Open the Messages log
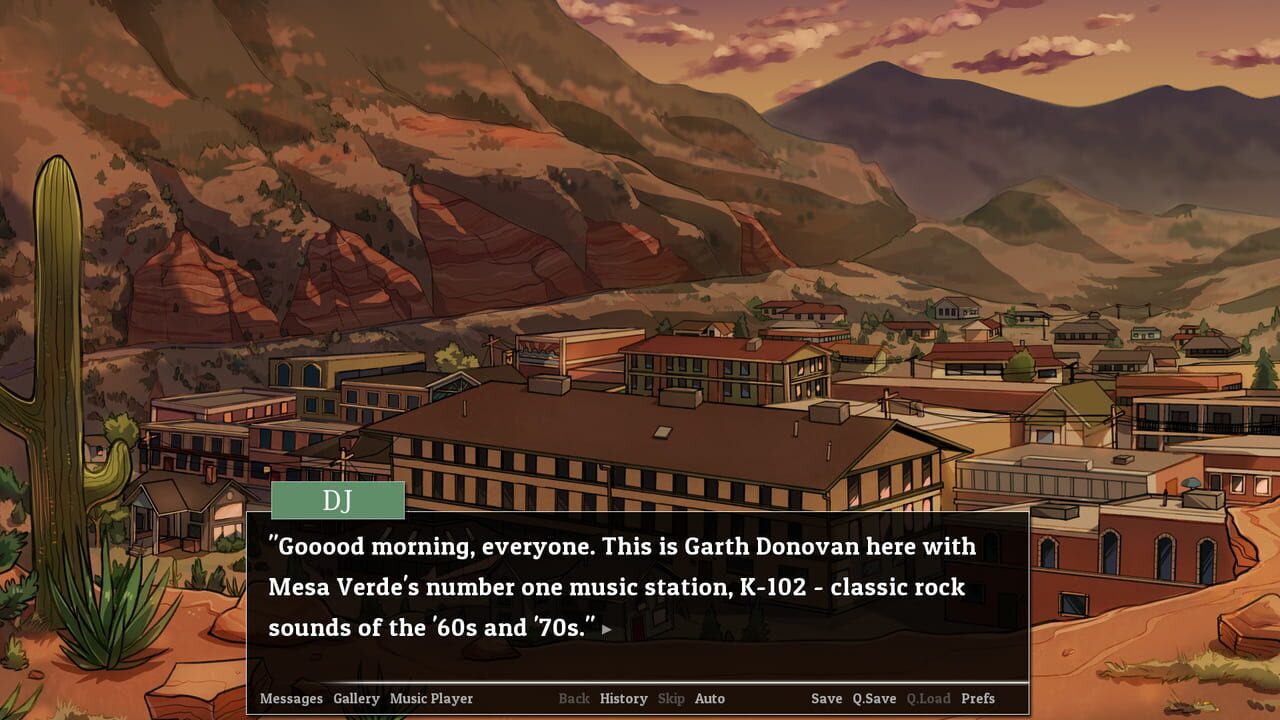The width and height of the screenshot is (1280, 720). click(x=289, y=699)
